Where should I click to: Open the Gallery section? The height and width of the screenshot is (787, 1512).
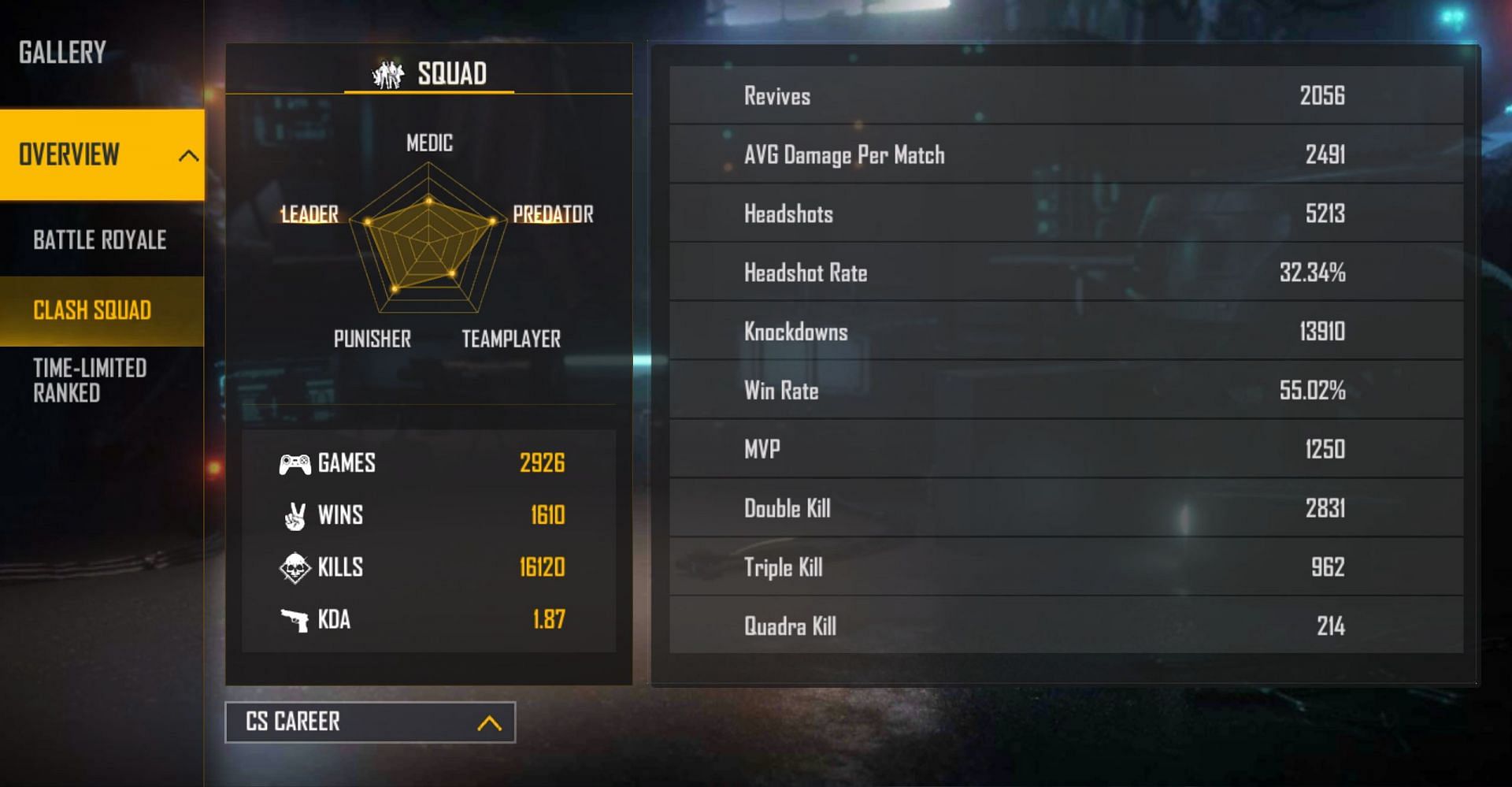coord(63,53)
